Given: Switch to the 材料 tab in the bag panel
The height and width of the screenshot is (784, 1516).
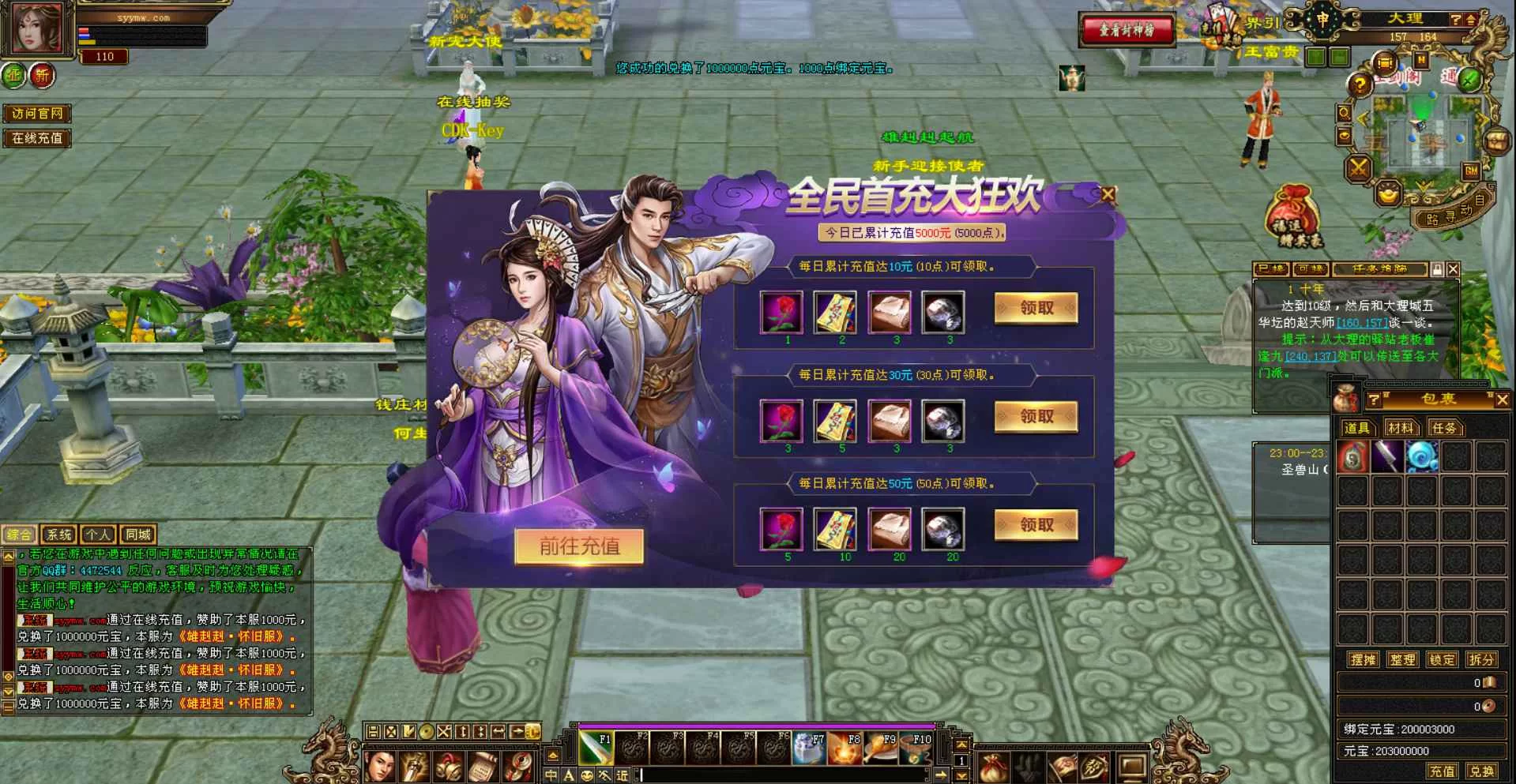Looking at the screenshot, I should point(1401,428).
